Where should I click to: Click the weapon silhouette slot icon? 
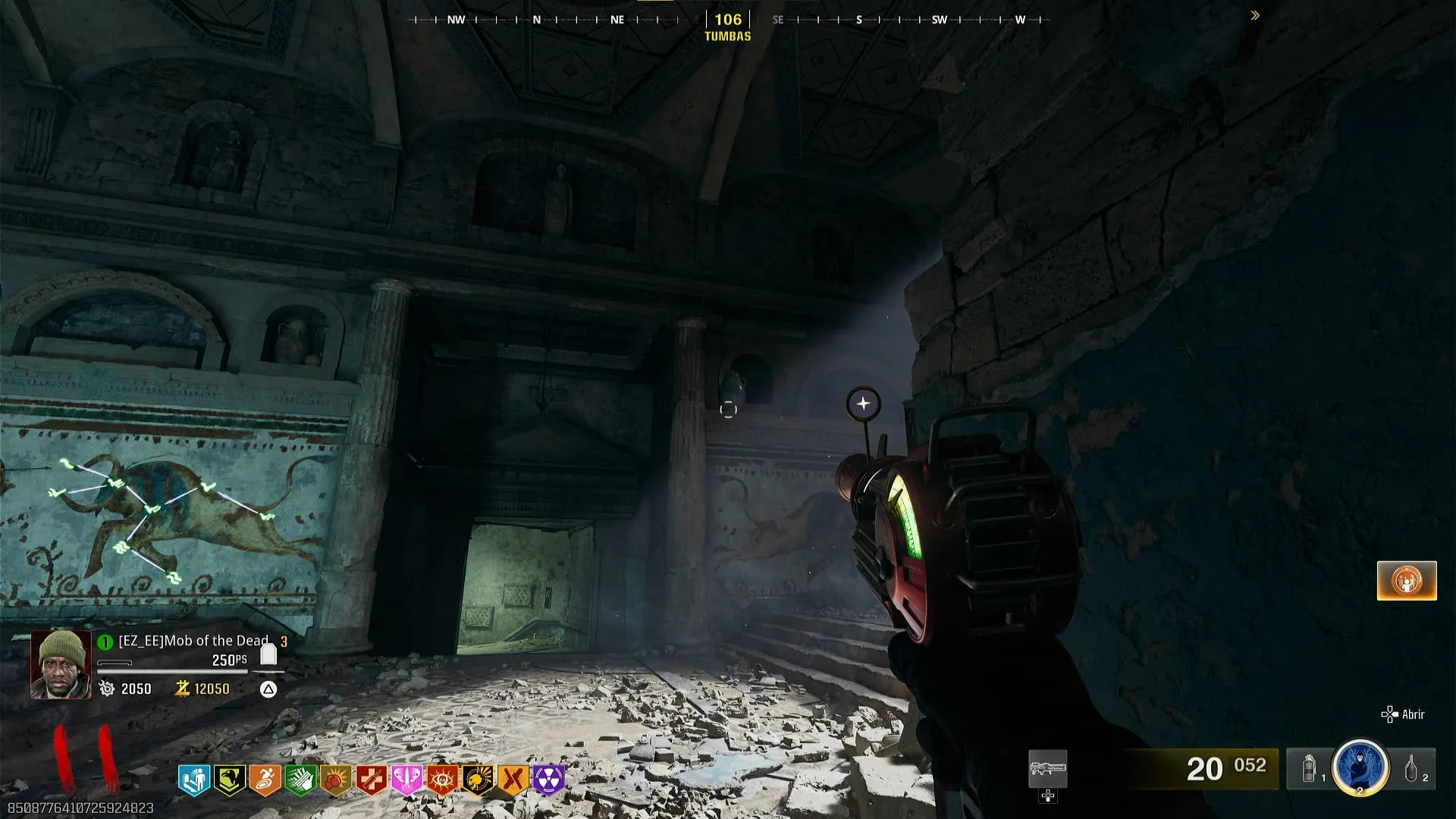pyautogui.click(x=1047, y=769)
